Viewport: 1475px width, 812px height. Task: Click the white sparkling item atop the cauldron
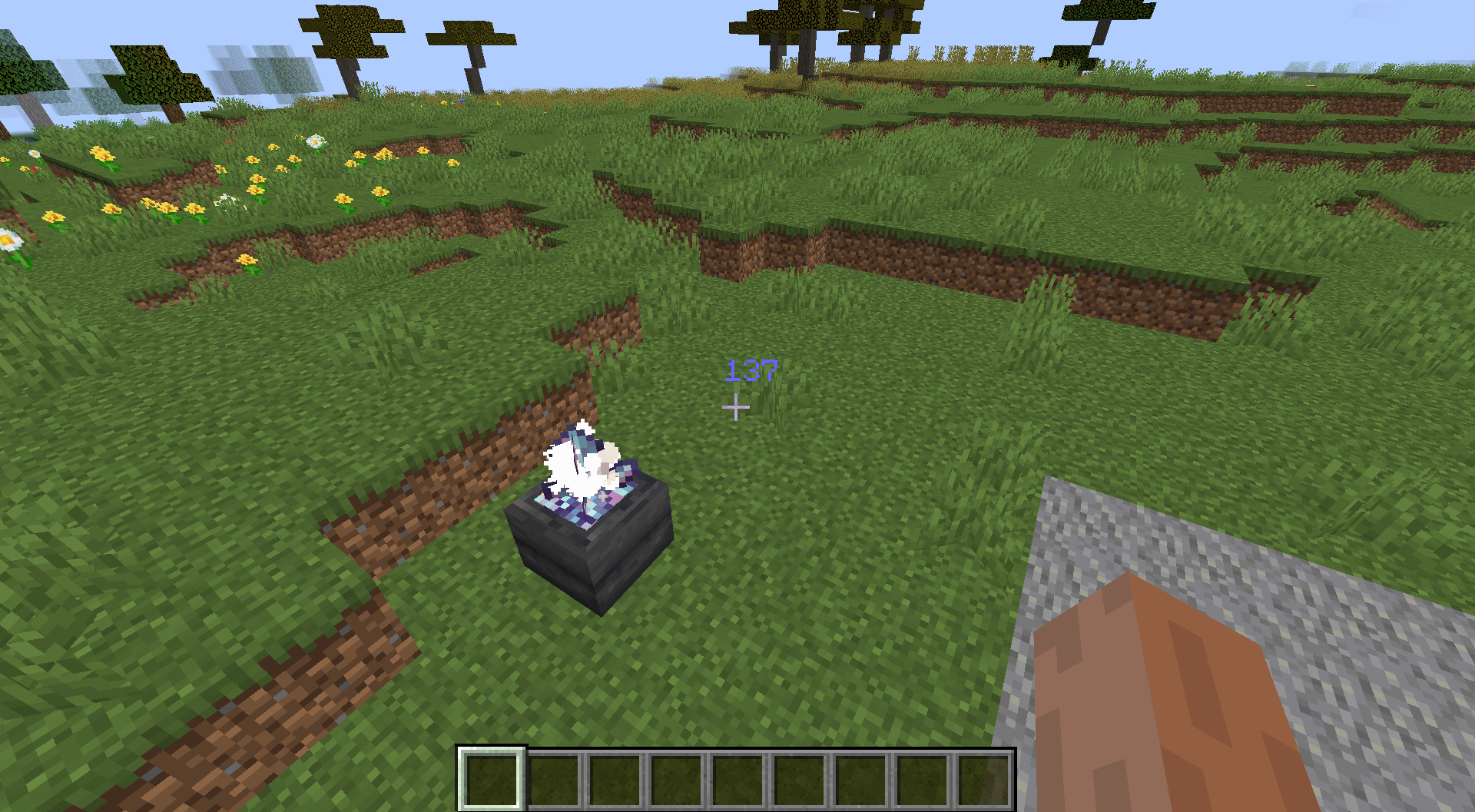pos(580,461)
